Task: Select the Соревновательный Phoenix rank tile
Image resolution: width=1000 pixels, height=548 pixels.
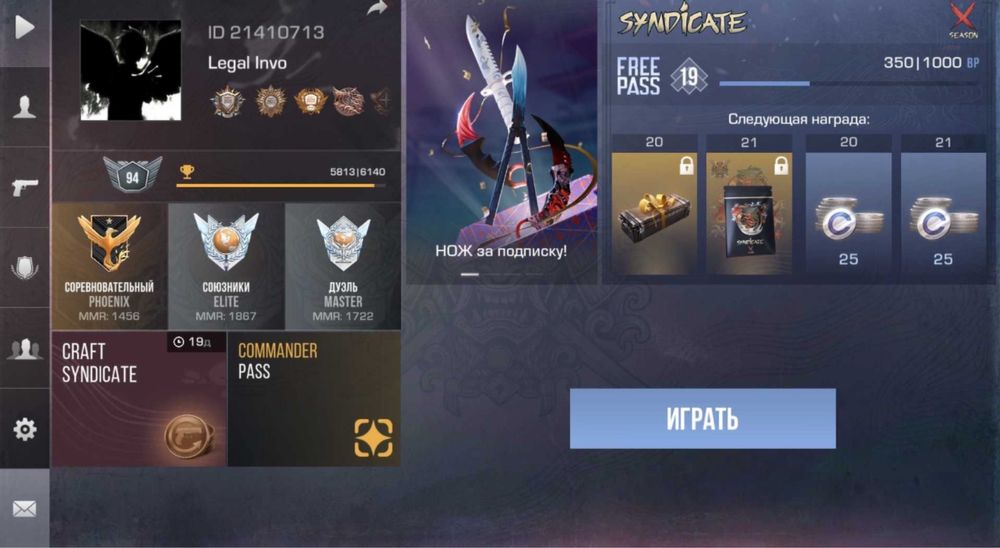Action: click(109, 266)
